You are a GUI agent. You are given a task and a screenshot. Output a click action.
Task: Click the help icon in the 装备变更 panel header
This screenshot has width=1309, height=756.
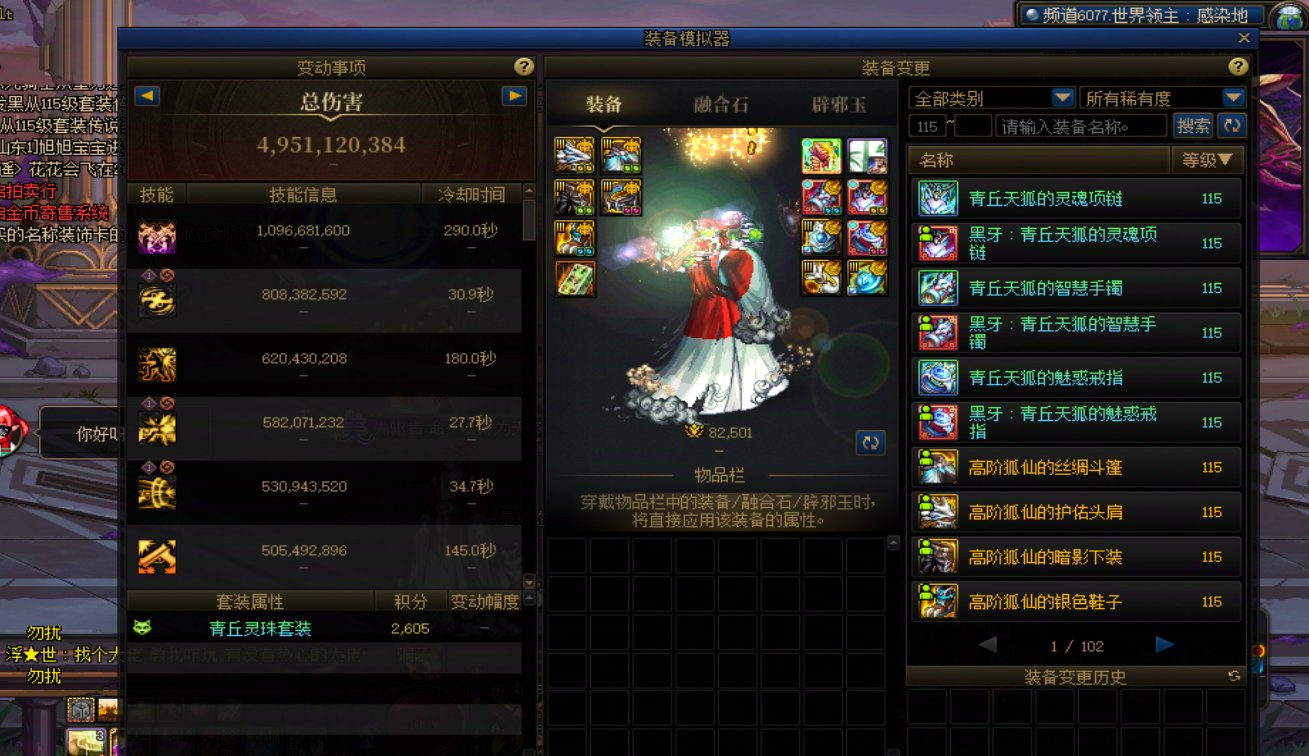(1237, 68)
